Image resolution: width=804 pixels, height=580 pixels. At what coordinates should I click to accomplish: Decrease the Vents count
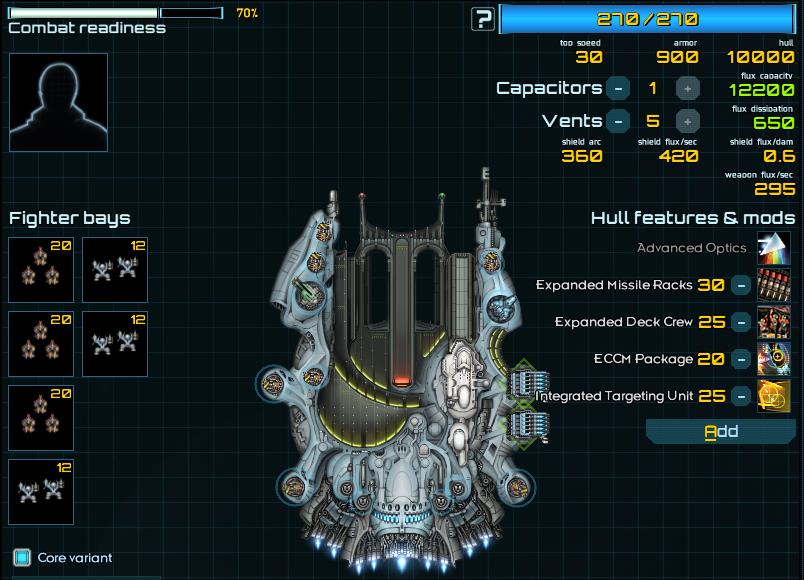point(618,121)
